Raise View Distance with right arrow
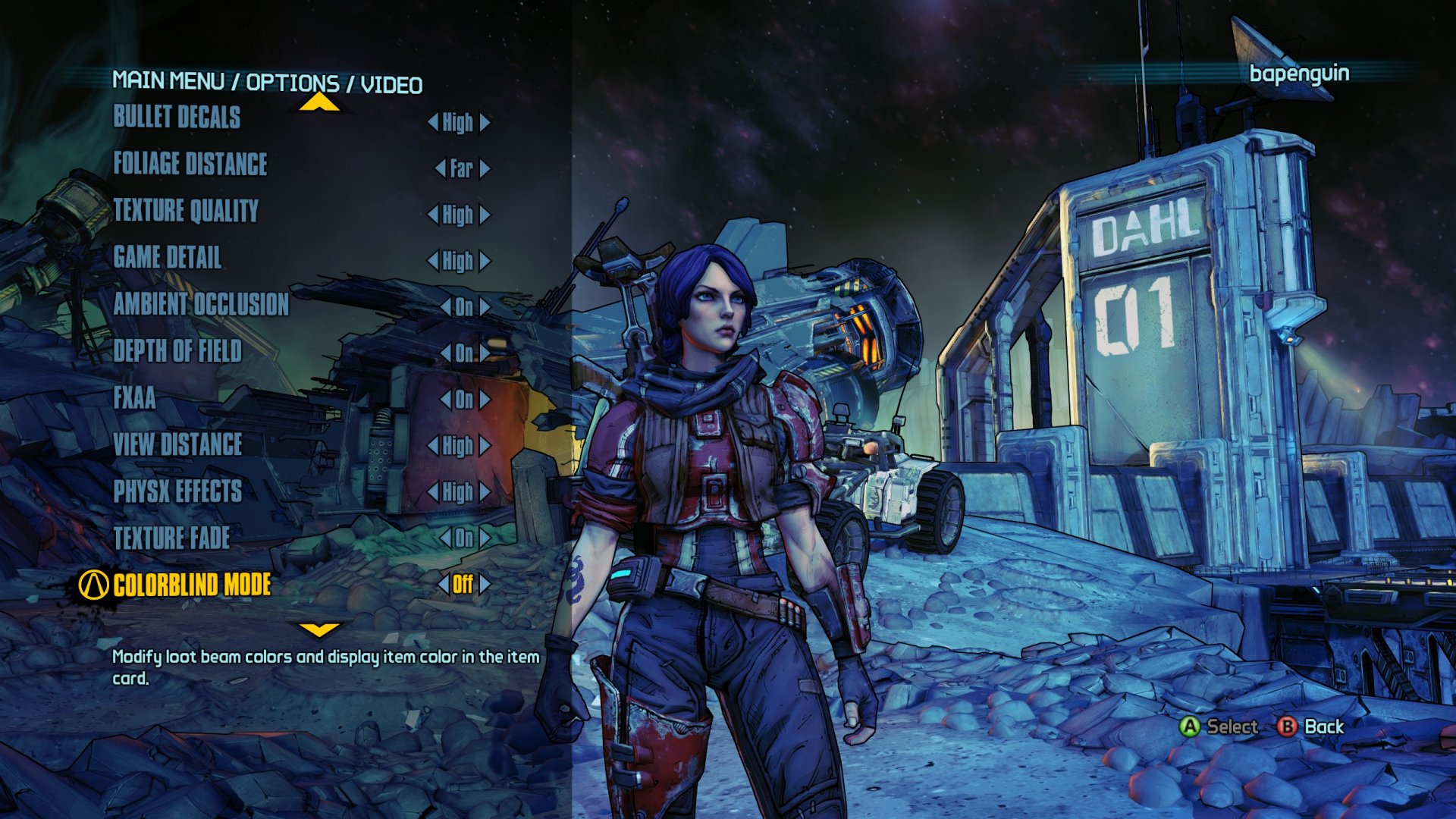 (x=485, y=446)
